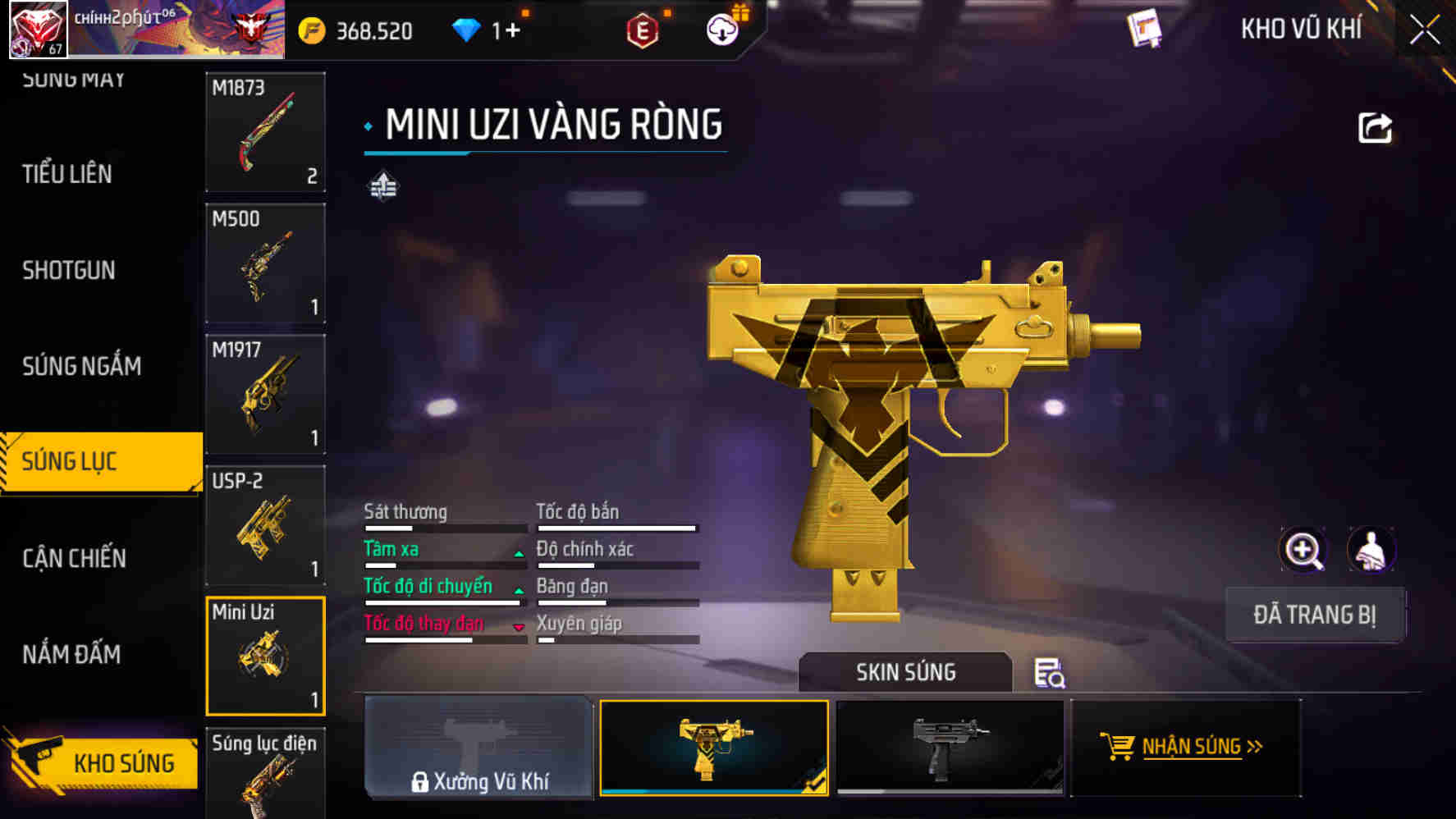Open the Xưởng Vũ Khí locked slot

[478, 747]
